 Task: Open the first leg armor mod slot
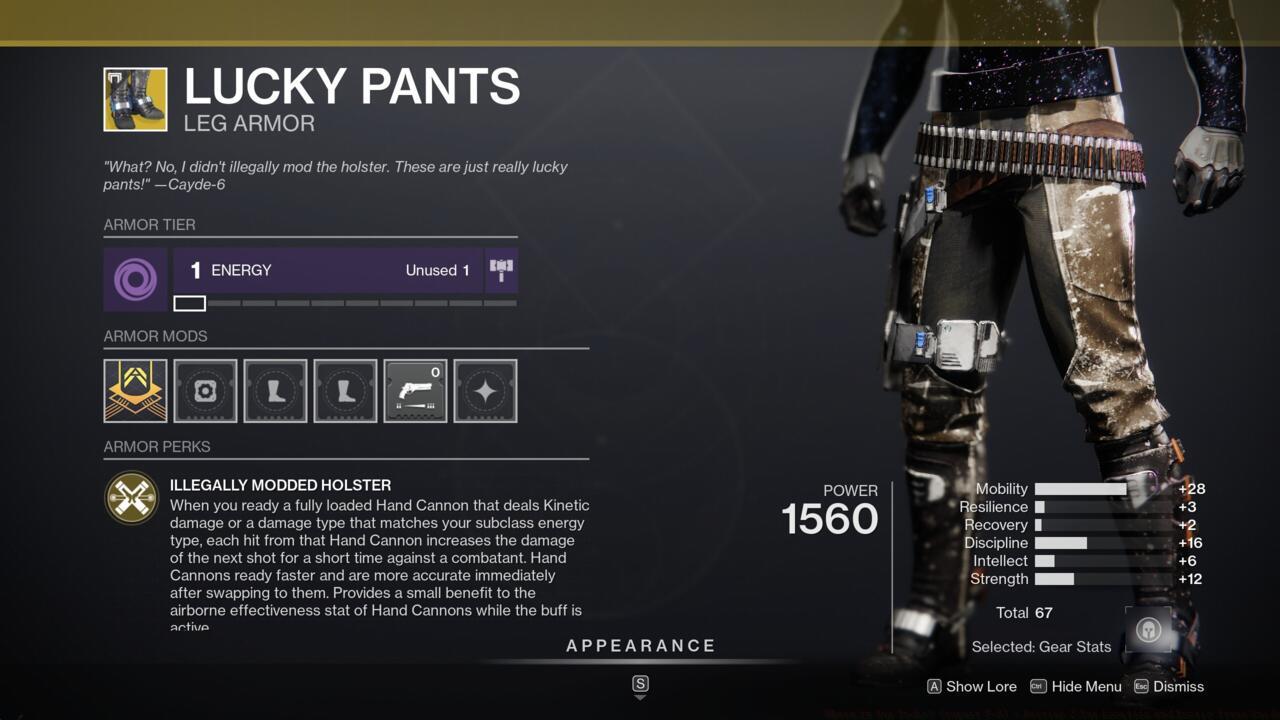point(275,391)
